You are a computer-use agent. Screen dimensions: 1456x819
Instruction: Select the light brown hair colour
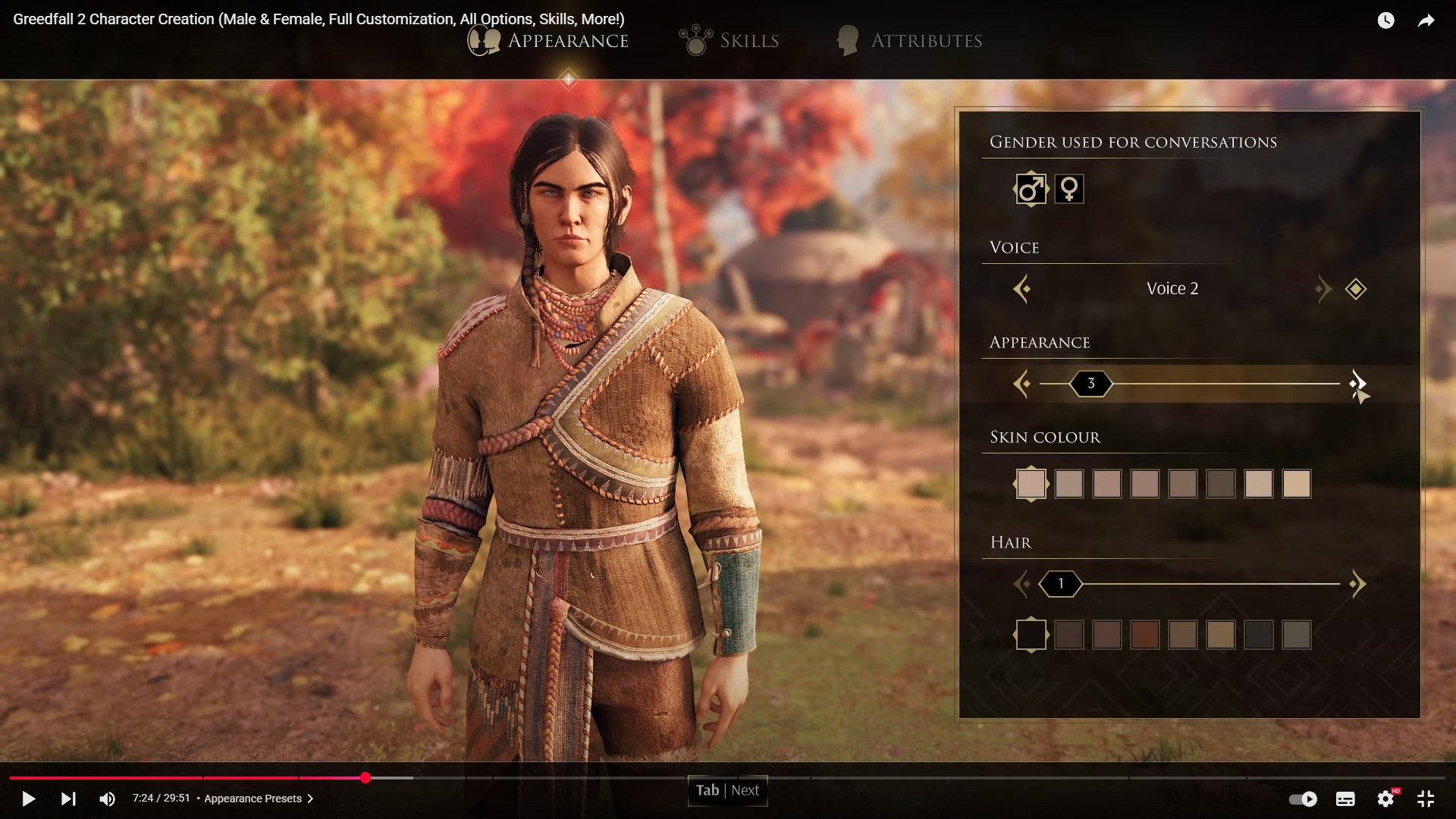[1221, 635]
